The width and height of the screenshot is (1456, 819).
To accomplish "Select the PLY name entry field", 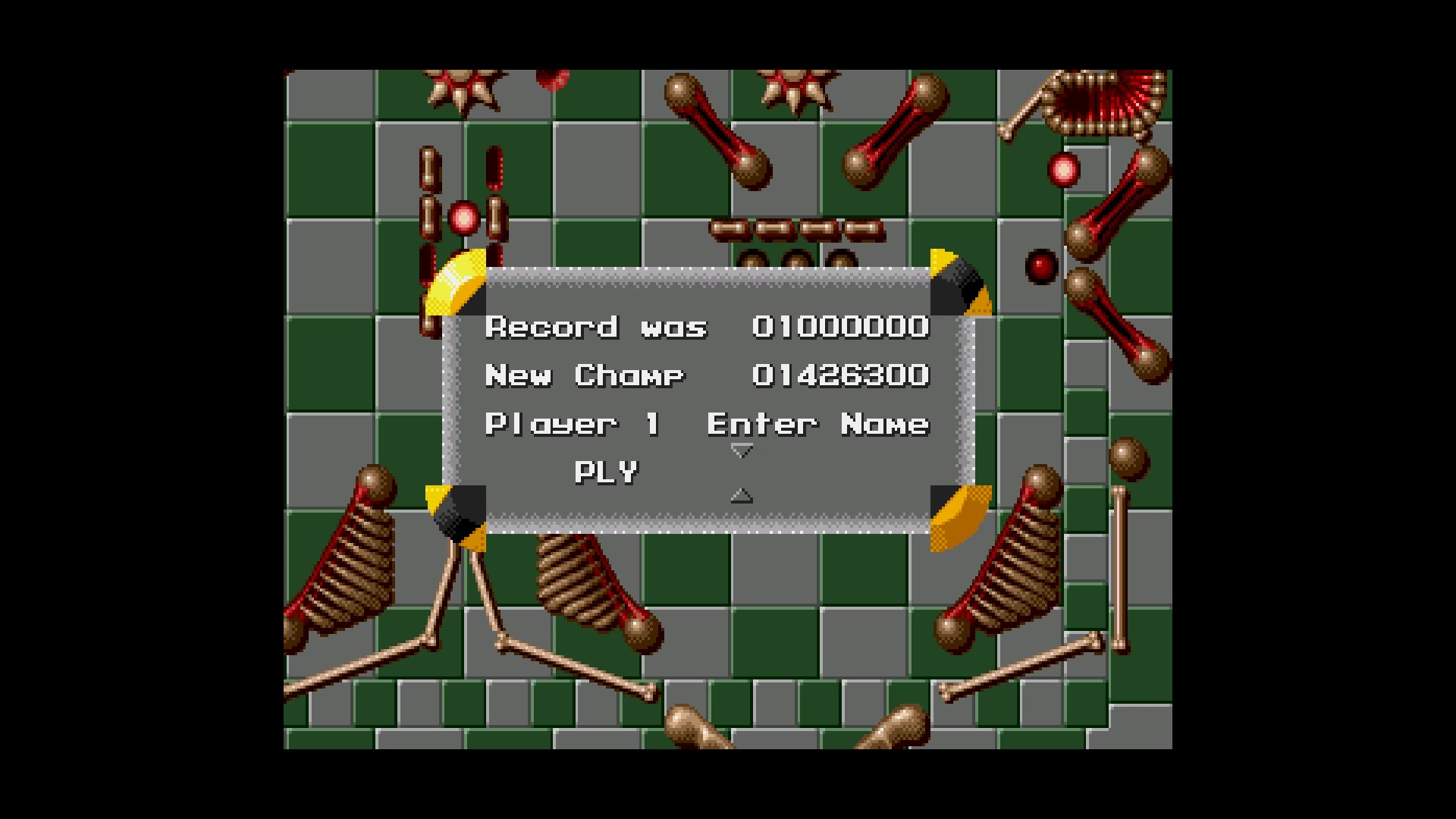I will [606, 472].
